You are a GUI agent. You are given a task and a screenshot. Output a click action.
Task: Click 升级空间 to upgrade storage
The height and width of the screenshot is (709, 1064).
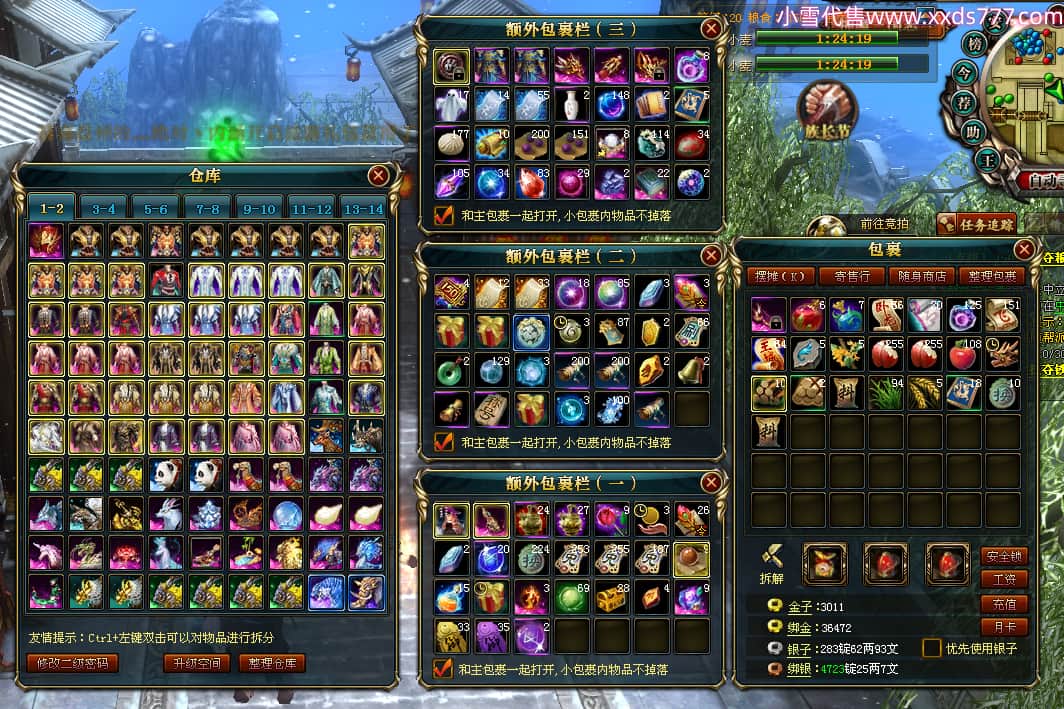(197, 663)
